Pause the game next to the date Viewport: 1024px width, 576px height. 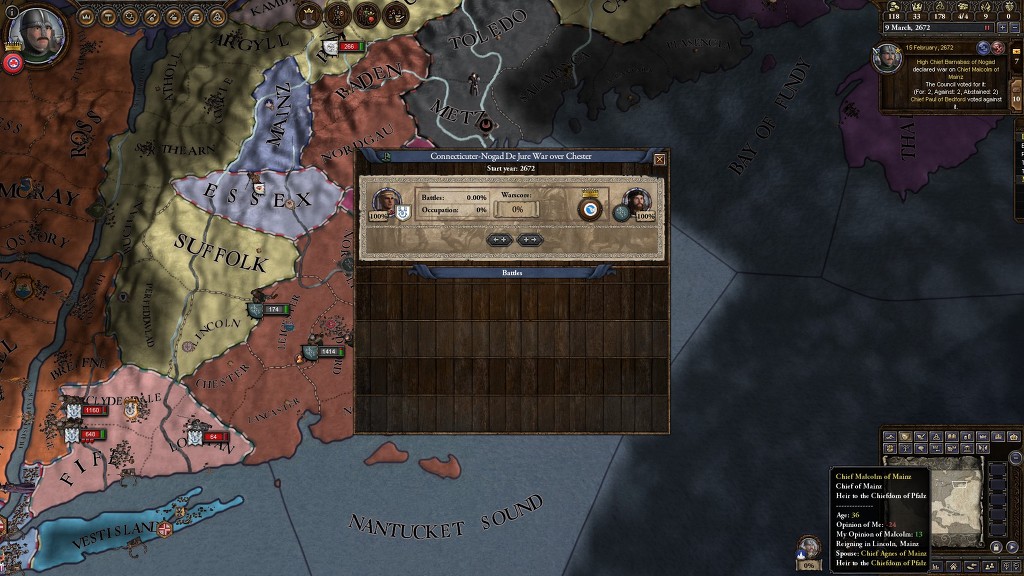pyautogui.click(x=987, y=28)
